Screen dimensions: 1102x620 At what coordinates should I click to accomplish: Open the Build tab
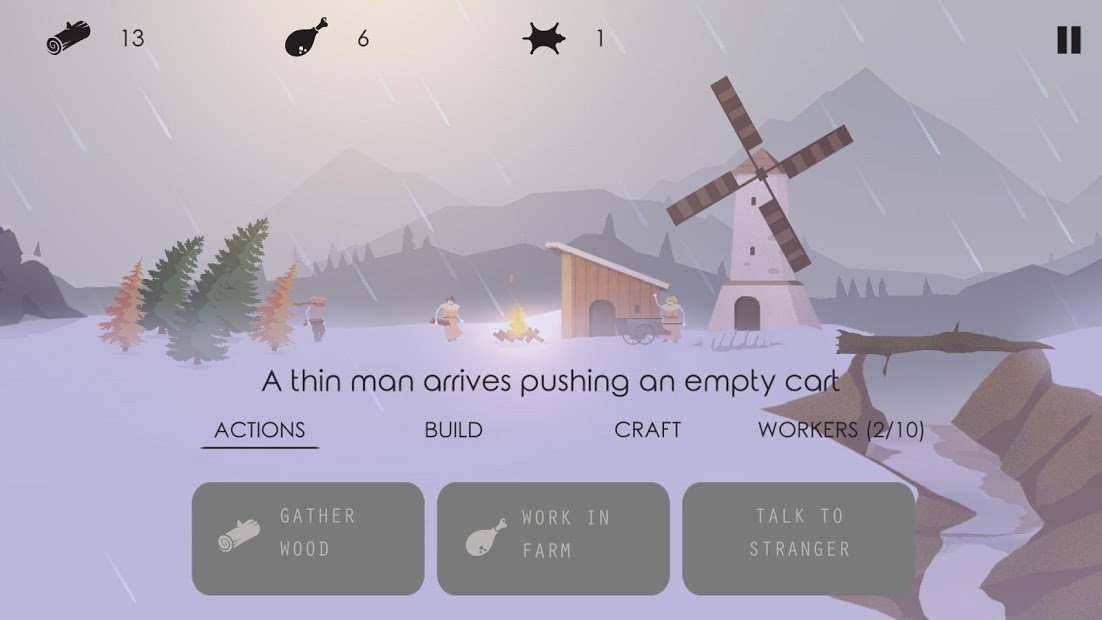click(453, 430)
